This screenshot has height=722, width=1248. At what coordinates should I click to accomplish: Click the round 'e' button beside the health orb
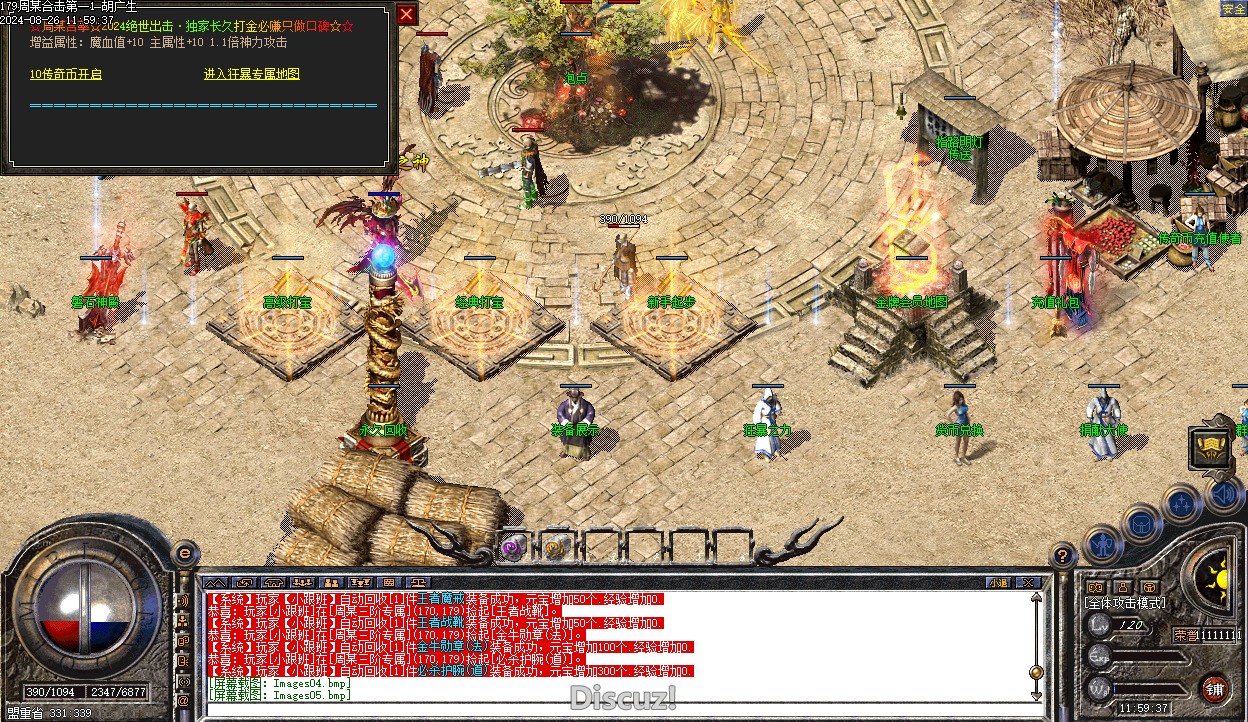[184, 553]
